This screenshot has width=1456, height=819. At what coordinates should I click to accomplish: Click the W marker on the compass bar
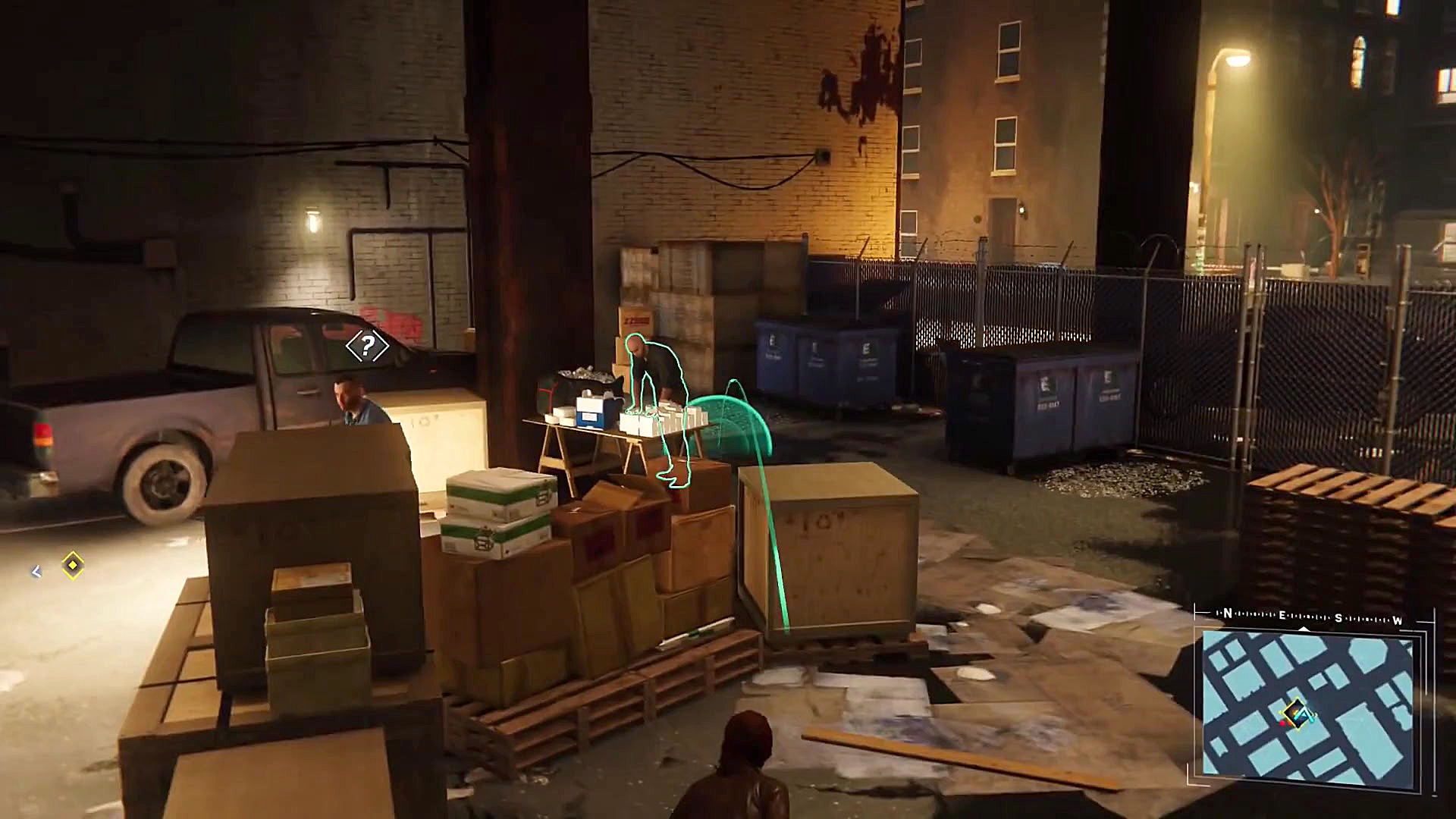(1397, 620)
